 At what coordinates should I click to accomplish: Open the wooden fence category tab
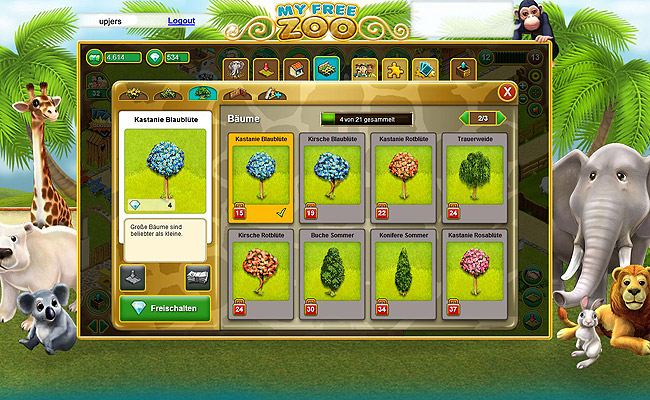click(x=234, y=93)
